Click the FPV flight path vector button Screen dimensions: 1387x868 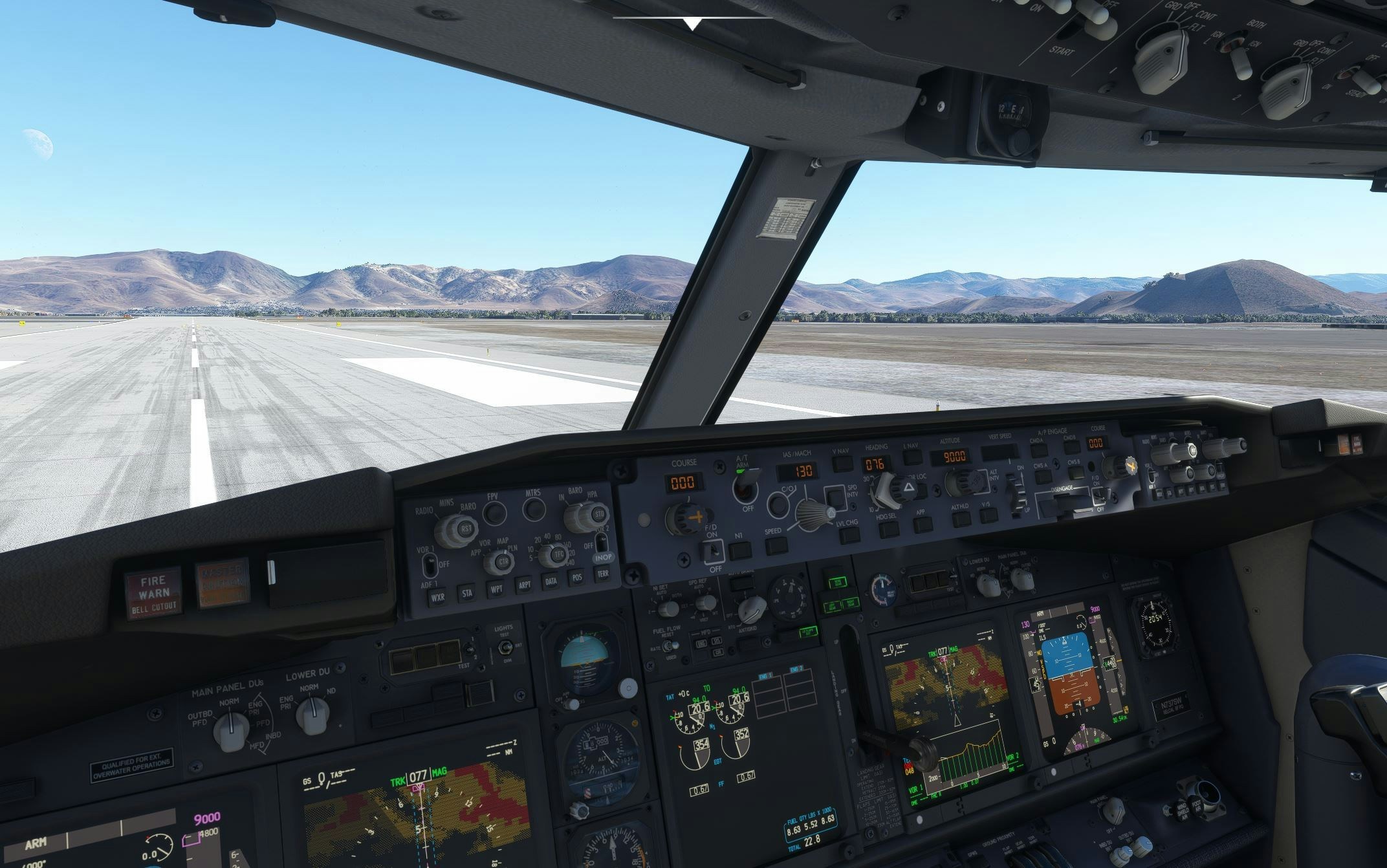(494, 514)
